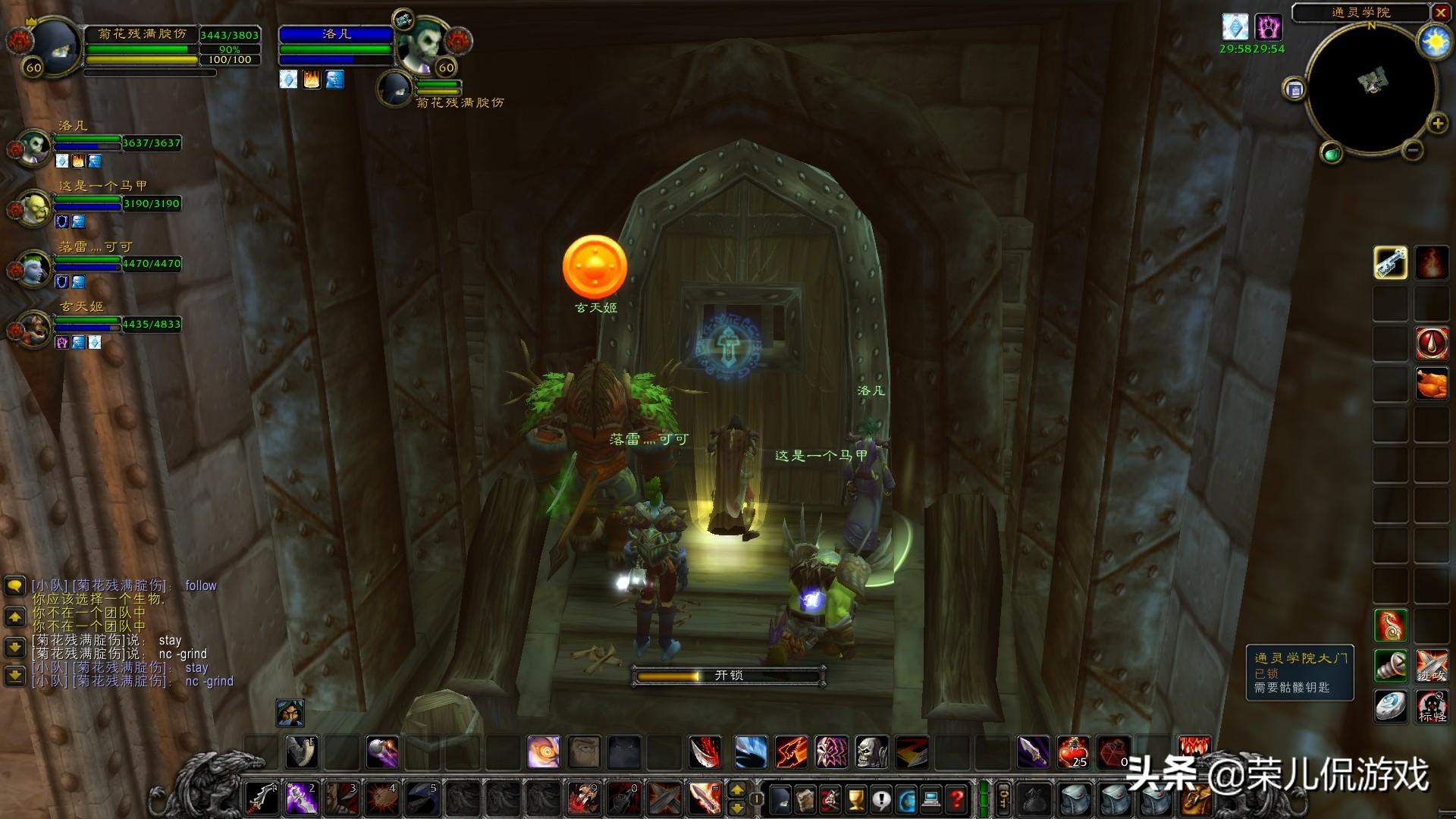Open the chat speech bubble button
This screenshot has height=819, width=1456.
click(x=14, y=586)
